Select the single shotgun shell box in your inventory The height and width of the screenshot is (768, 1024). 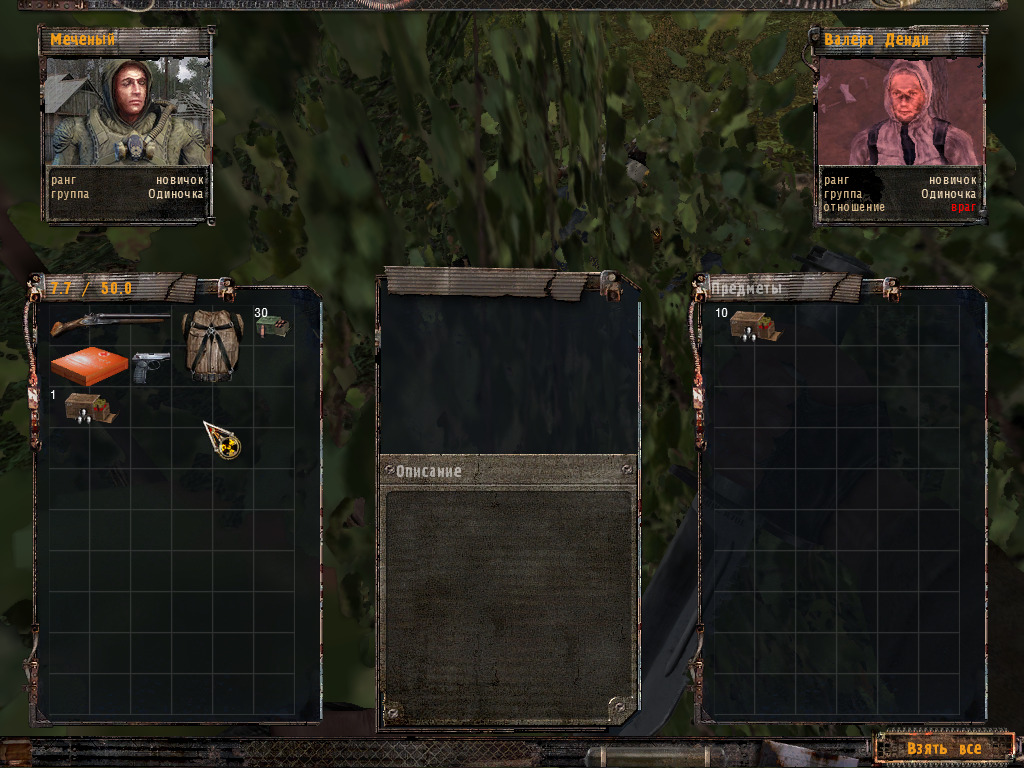88,408
